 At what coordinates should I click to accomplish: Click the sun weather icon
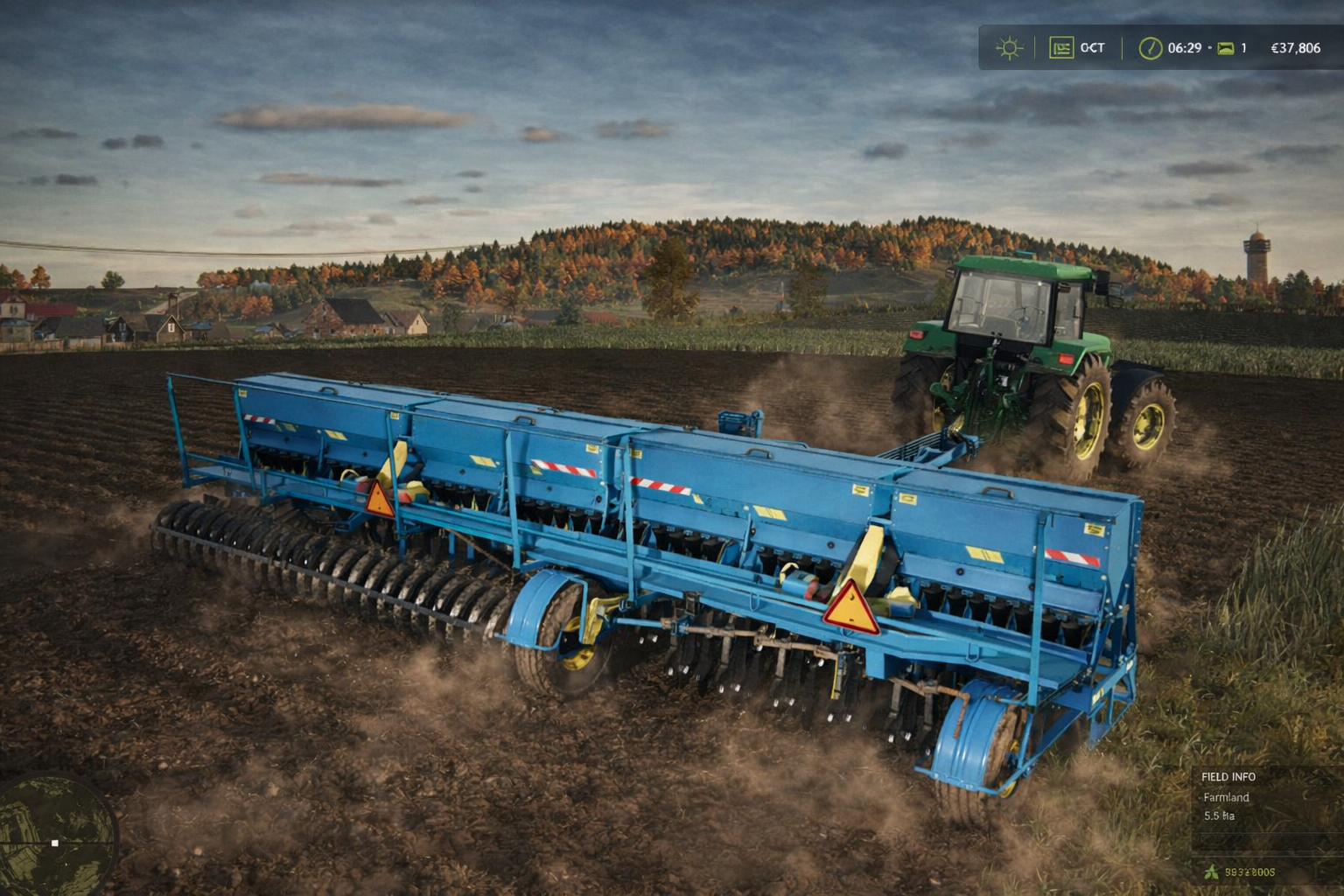[x=1008, y=48]
